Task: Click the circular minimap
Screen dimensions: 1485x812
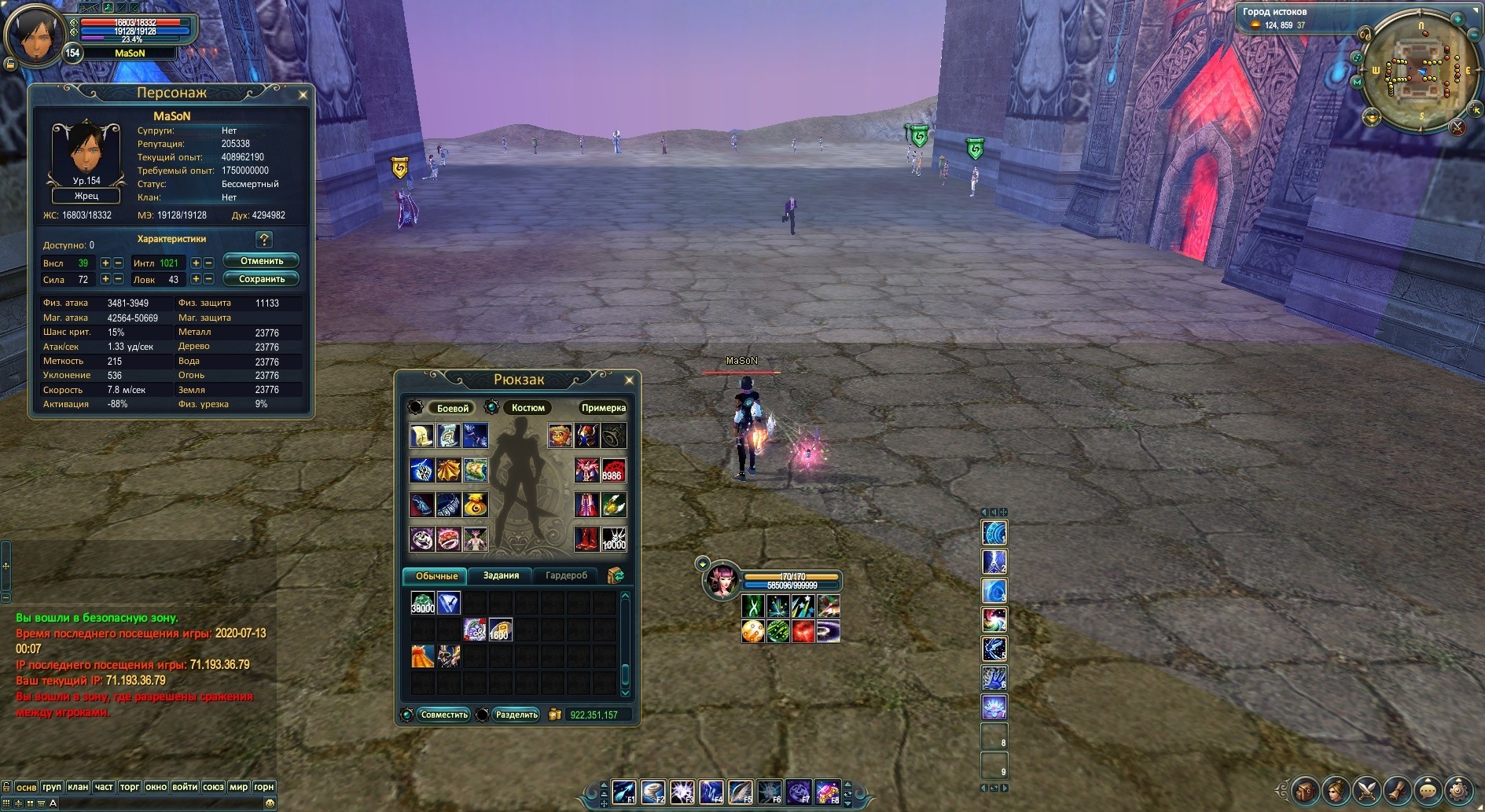Action: 1421,73
